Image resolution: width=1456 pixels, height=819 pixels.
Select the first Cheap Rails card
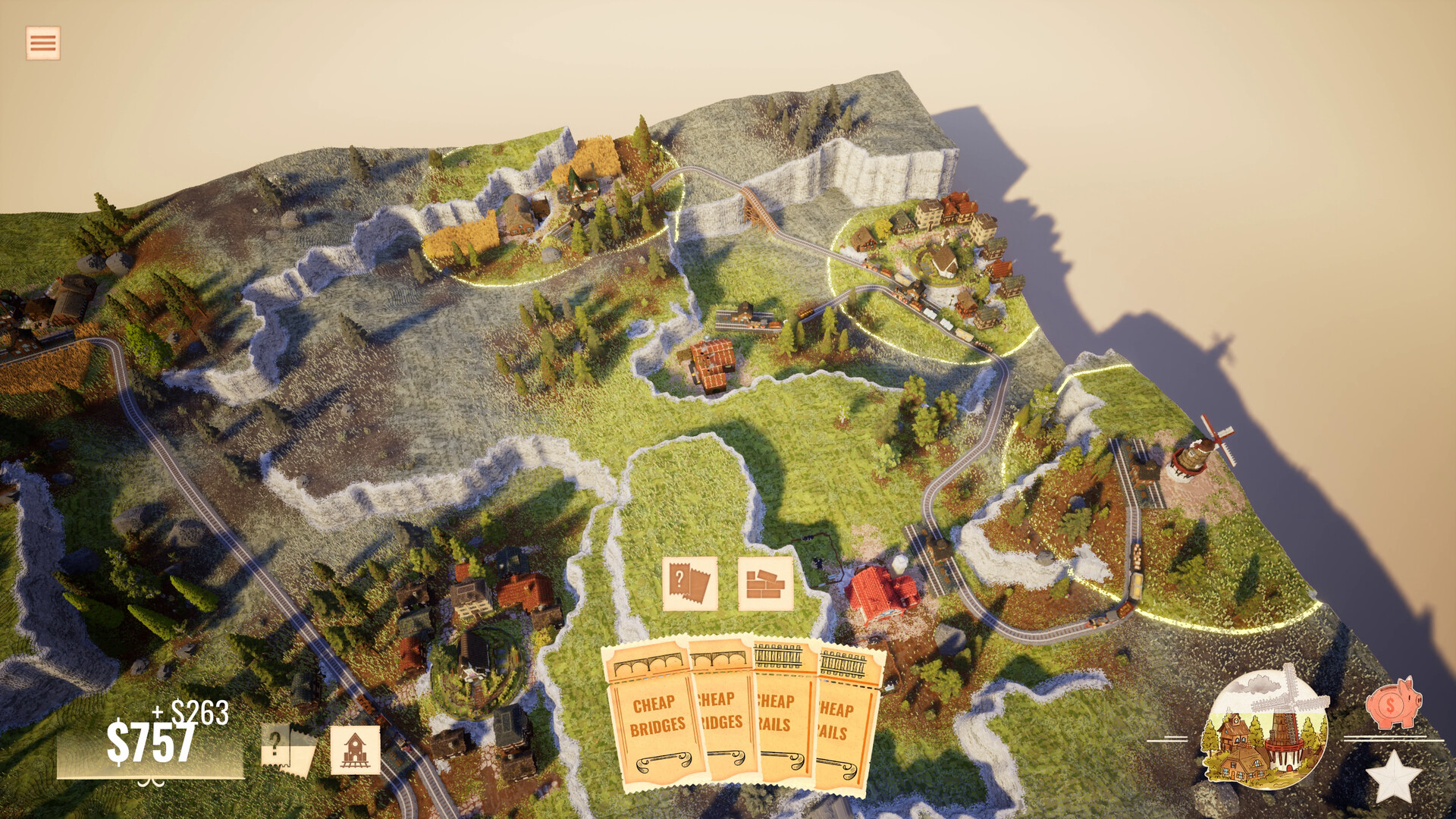(x=781, y=717)
